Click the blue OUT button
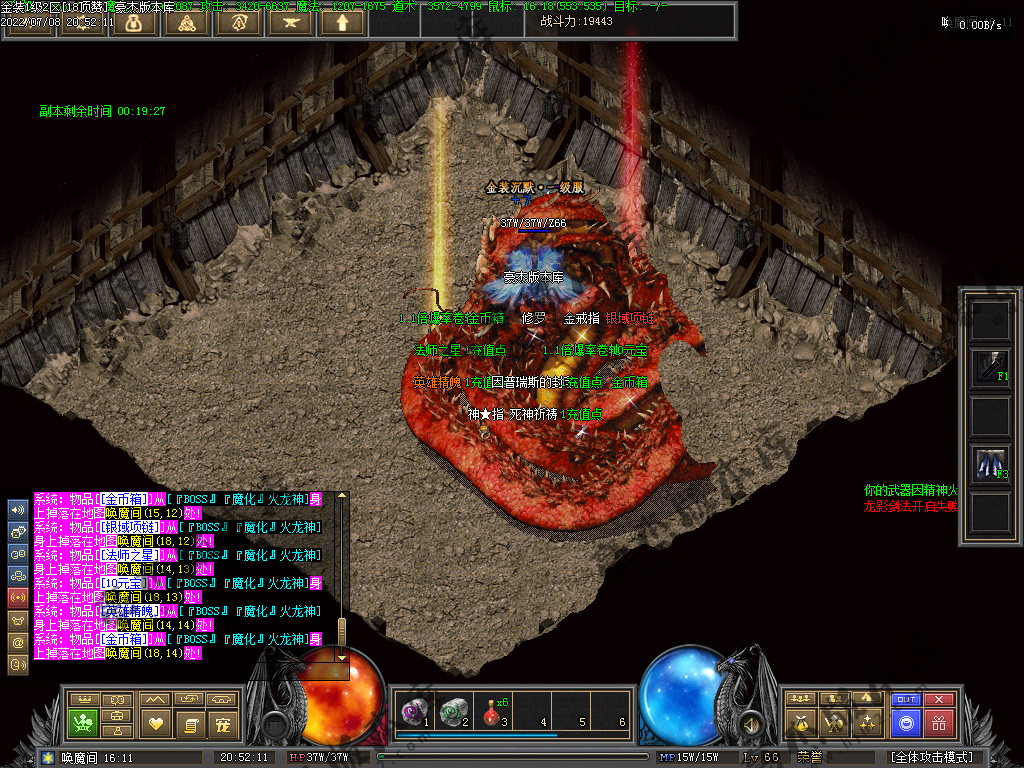Image resolution: width=1024 pixels, height=768 pixels. (x=906, y=699)
